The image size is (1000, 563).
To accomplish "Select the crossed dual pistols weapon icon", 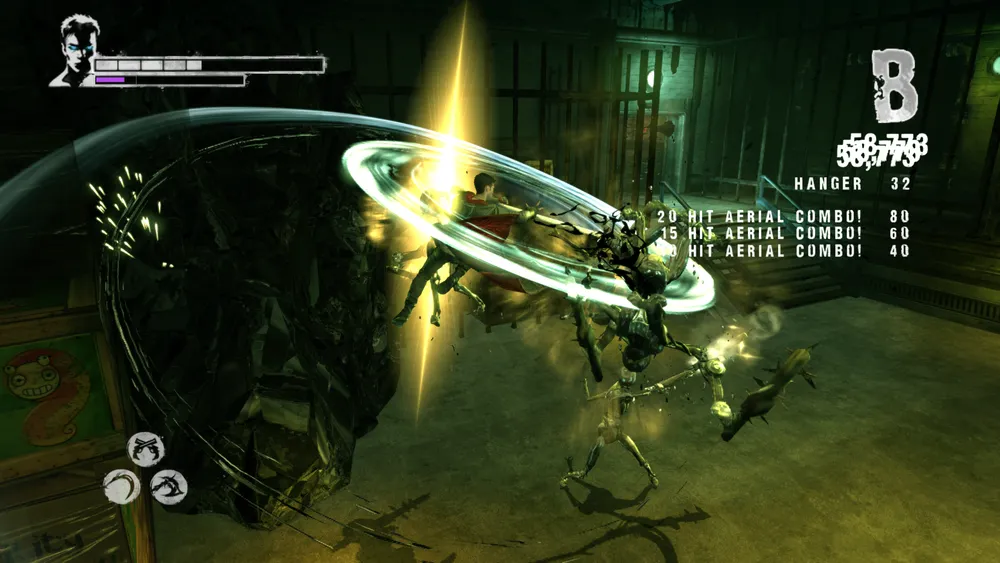I will 146,449.
